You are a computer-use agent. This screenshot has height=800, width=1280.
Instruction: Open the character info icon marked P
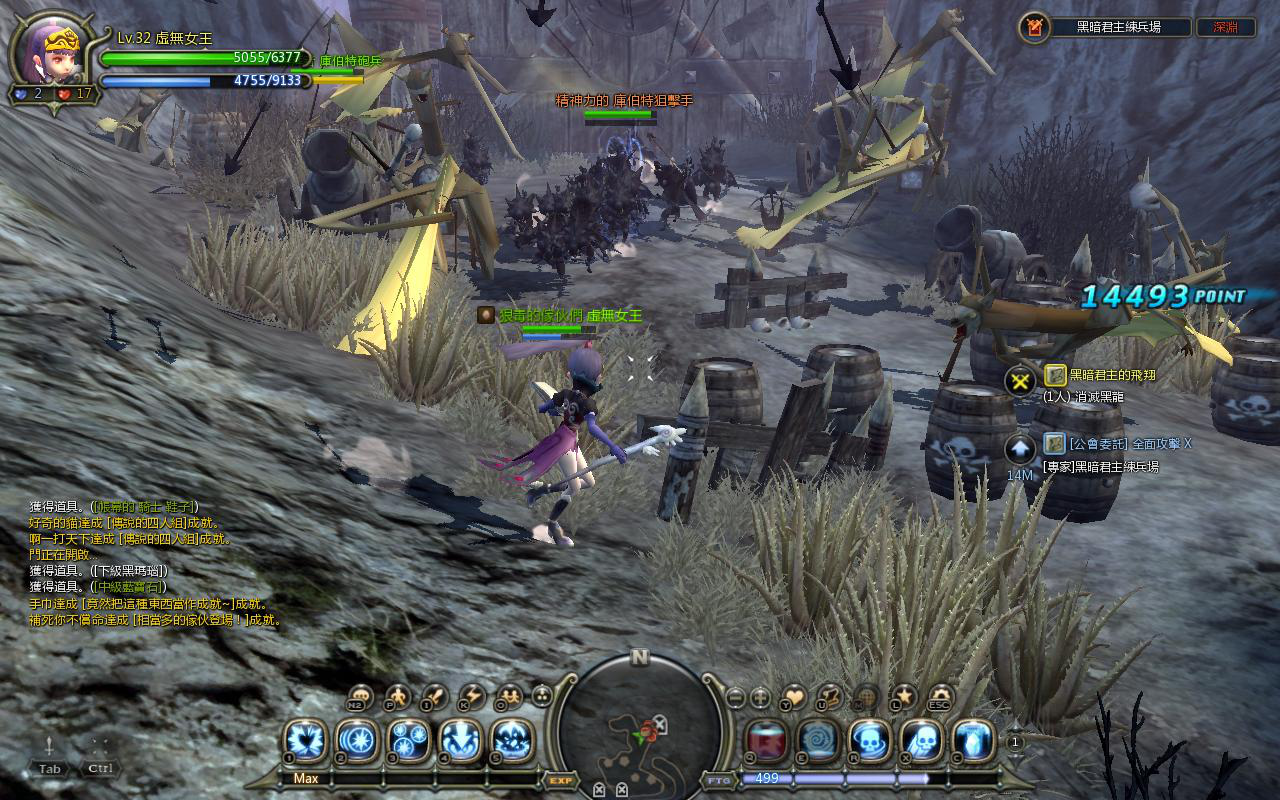[x=398, y=696]
